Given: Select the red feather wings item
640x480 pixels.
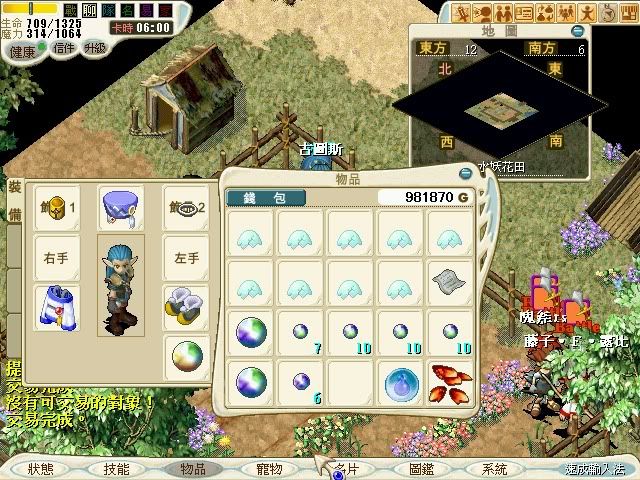Looking at the screenshot, I should (450, 382).
